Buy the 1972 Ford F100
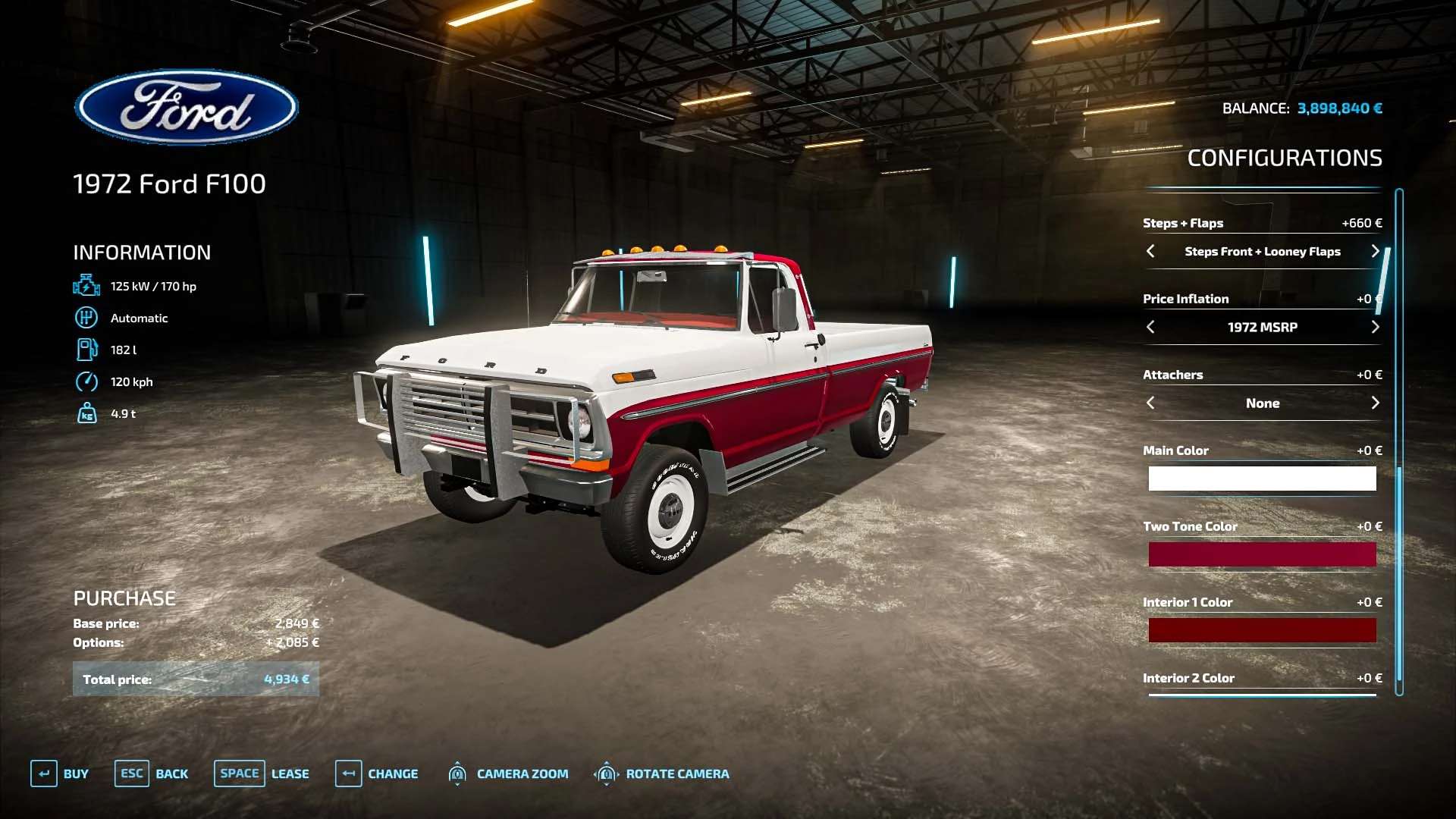The width and height of the screenshot is (1456, 819). pyautogui.click(x=60, y=773)
